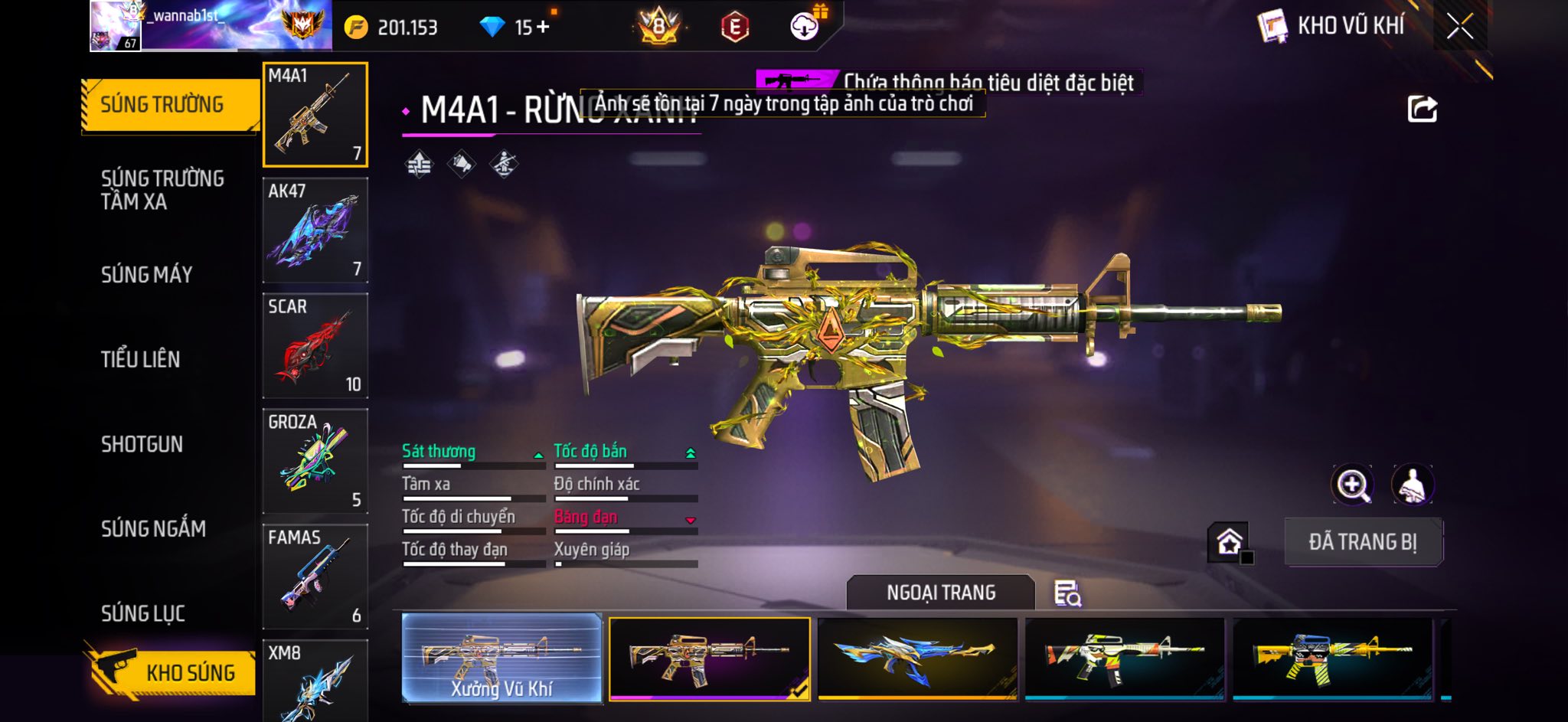Pick the GROZA weapon tile
This screenshot has height=722, width=1568.
pos(315,461)
